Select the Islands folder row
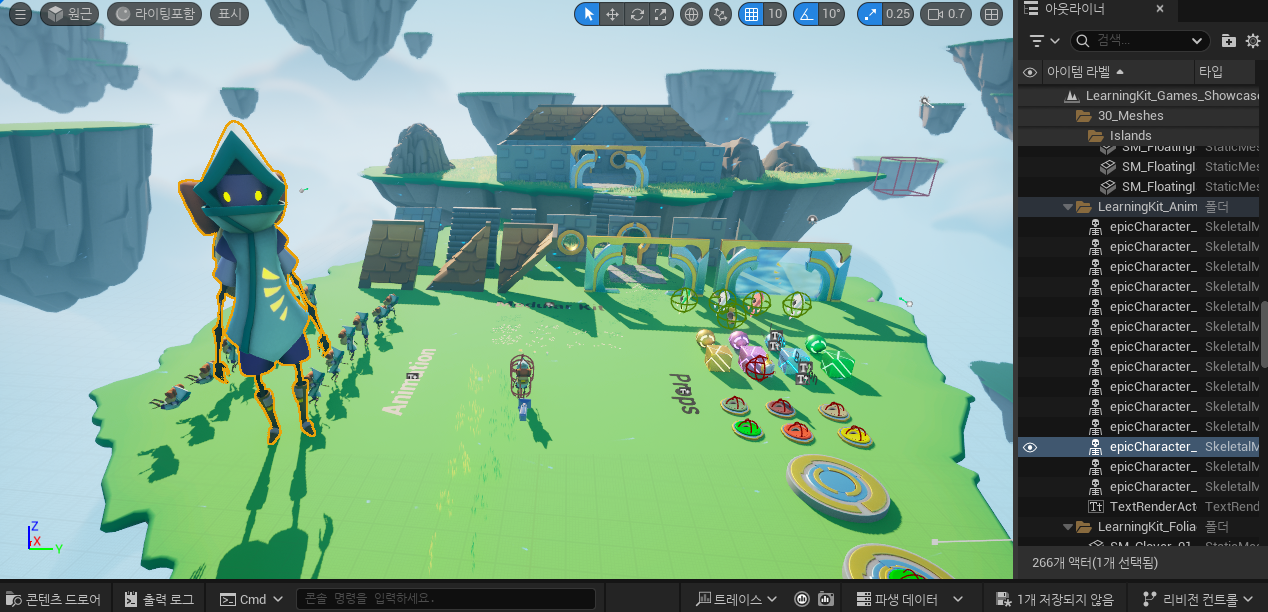The image size is (1268, 612). [1130, 136]
